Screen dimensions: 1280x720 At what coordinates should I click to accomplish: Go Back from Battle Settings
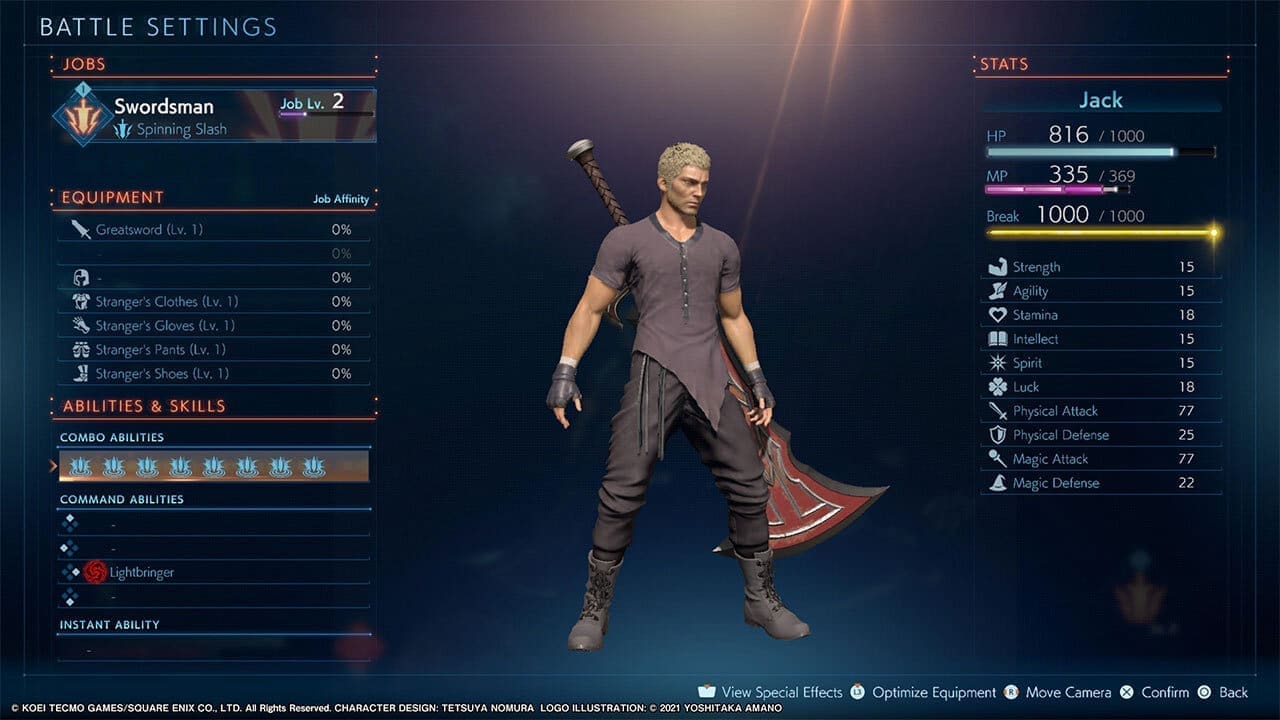pos(1223,692)
